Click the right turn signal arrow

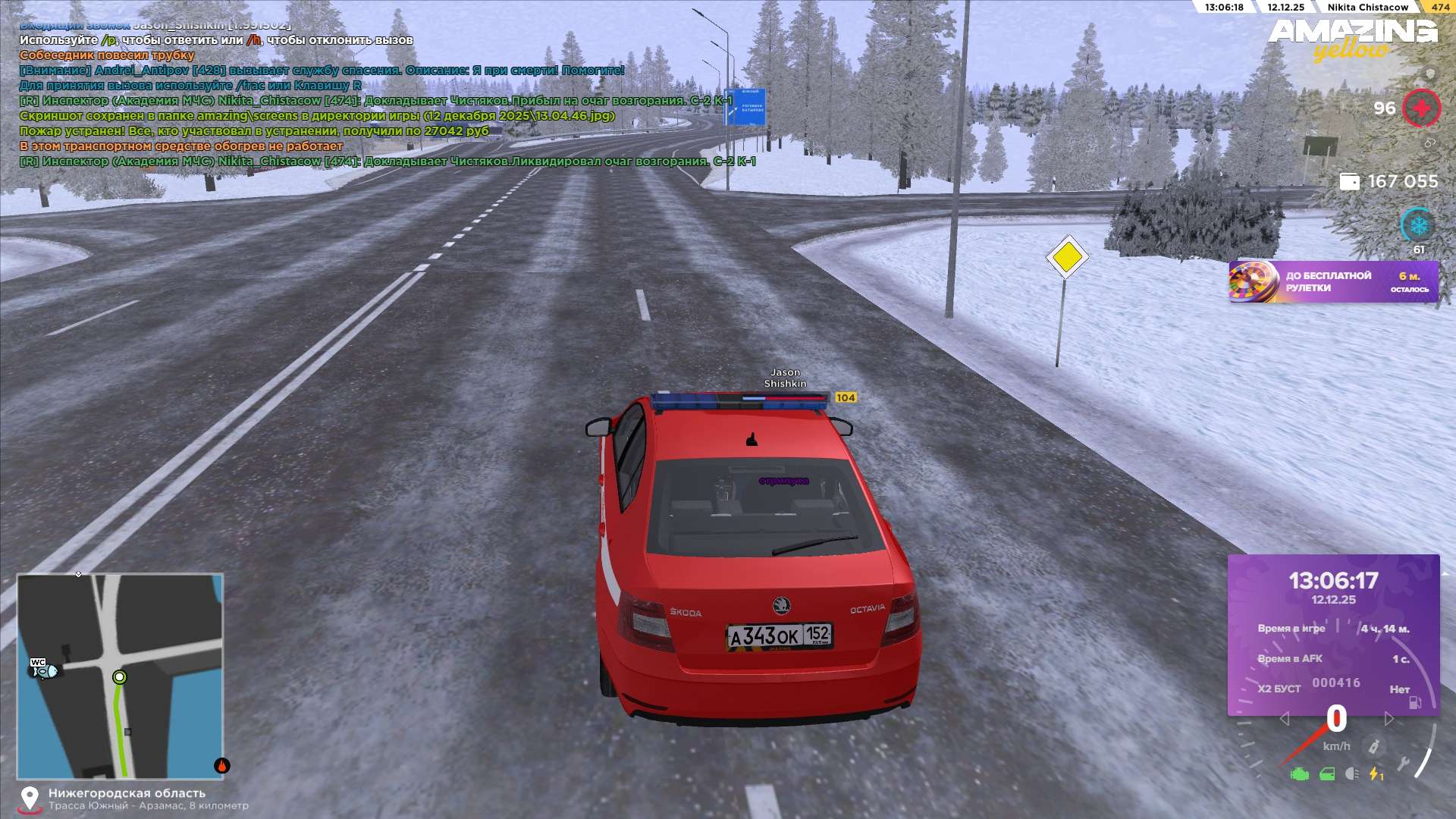tap(1389, 718)
